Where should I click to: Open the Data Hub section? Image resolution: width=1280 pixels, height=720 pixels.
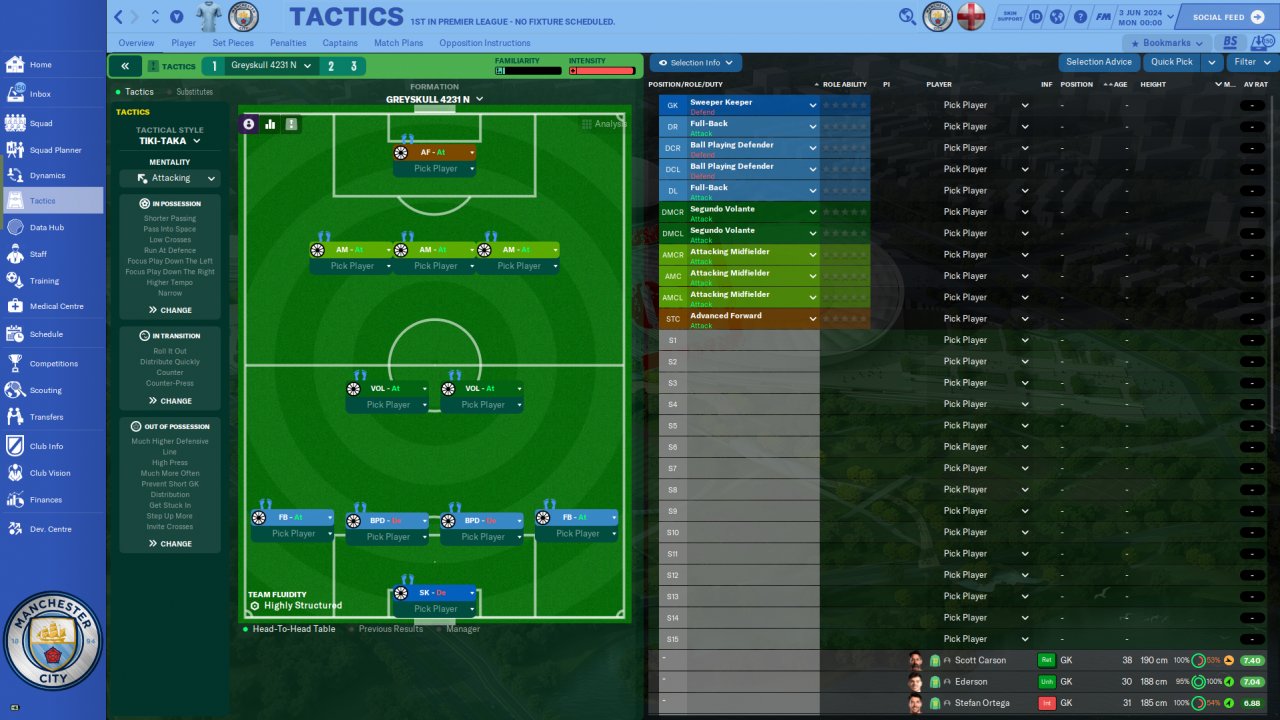(46, 228)
